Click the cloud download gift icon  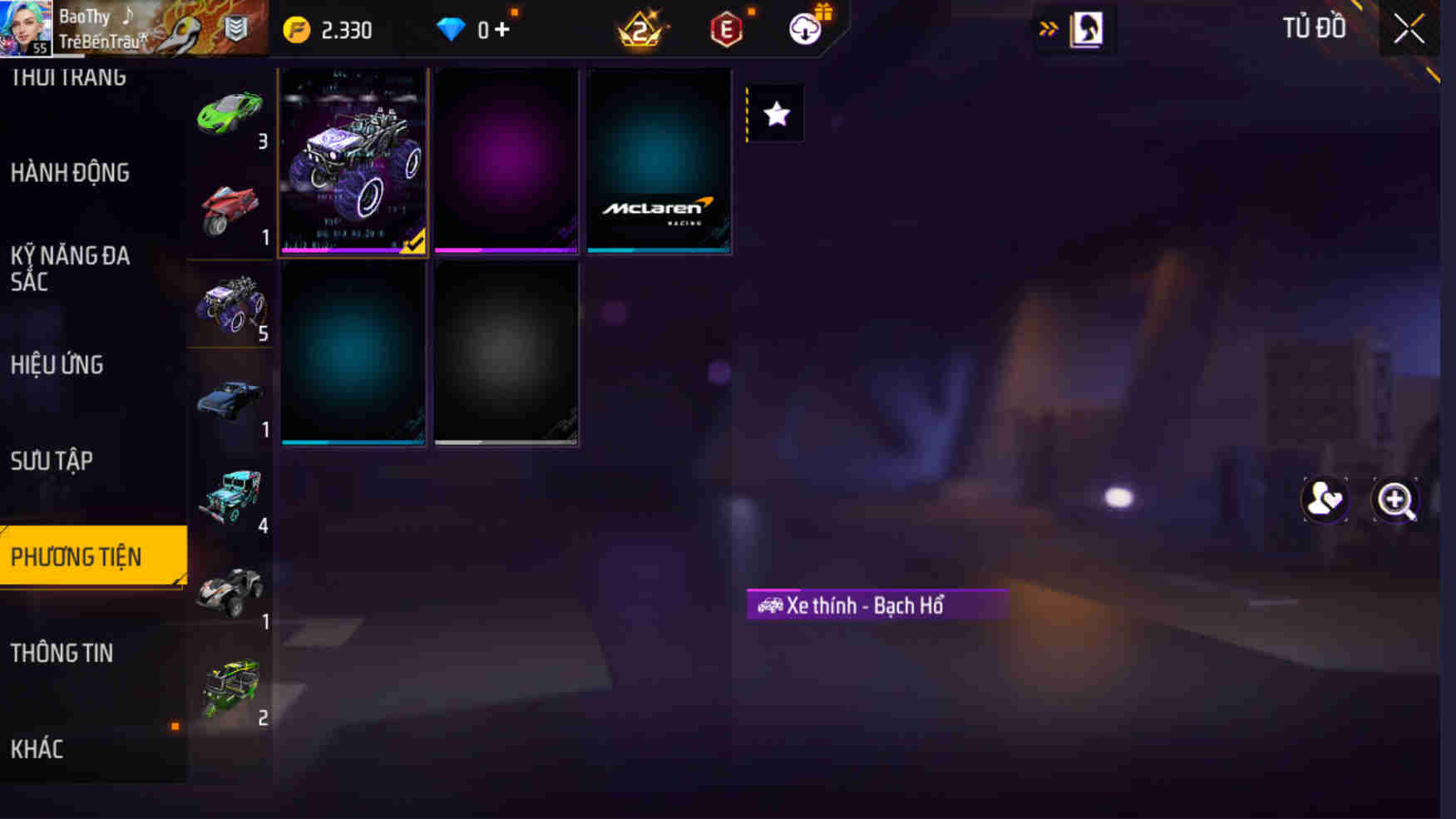point(805,28)
